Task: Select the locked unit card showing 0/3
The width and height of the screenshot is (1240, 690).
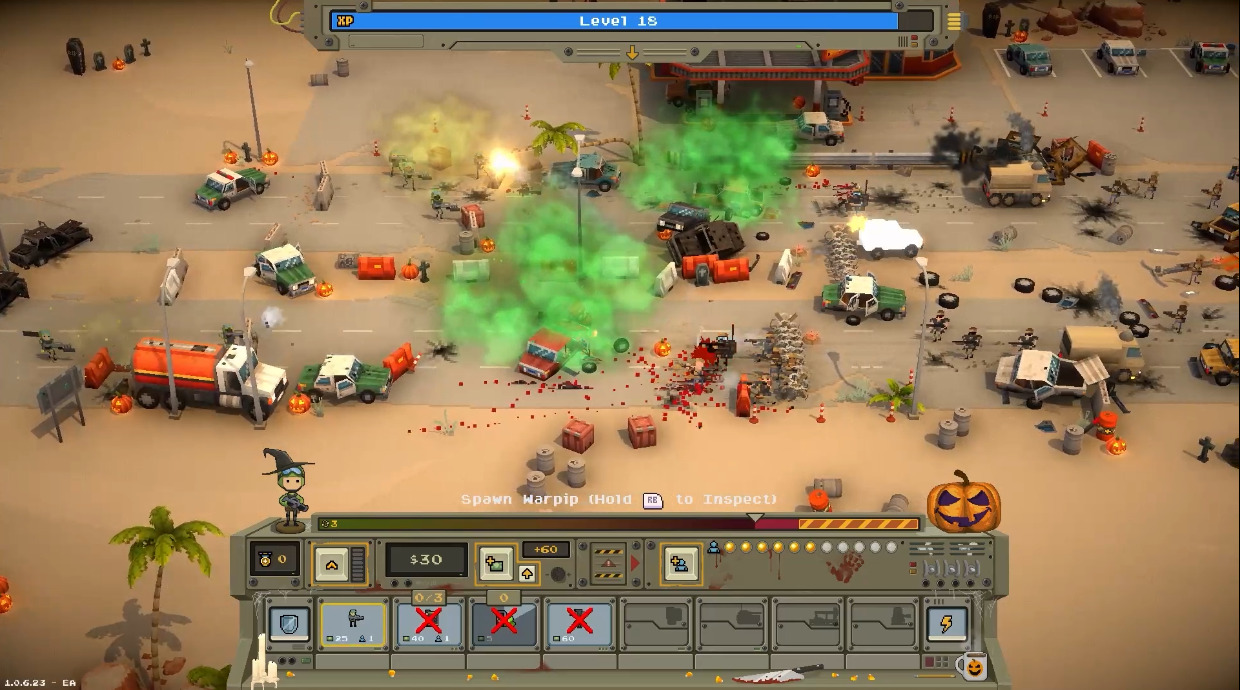Action: pyautogui.click(x=429, y=624)
